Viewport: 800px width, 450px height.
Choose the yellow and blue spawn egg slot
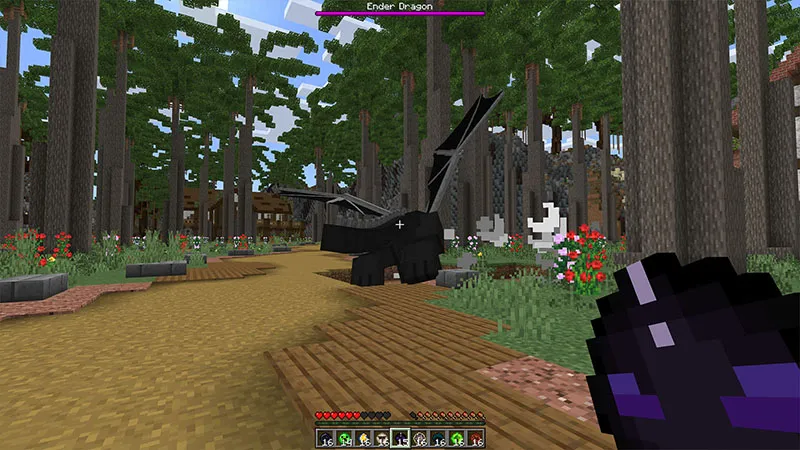click(x=363, y=438)
